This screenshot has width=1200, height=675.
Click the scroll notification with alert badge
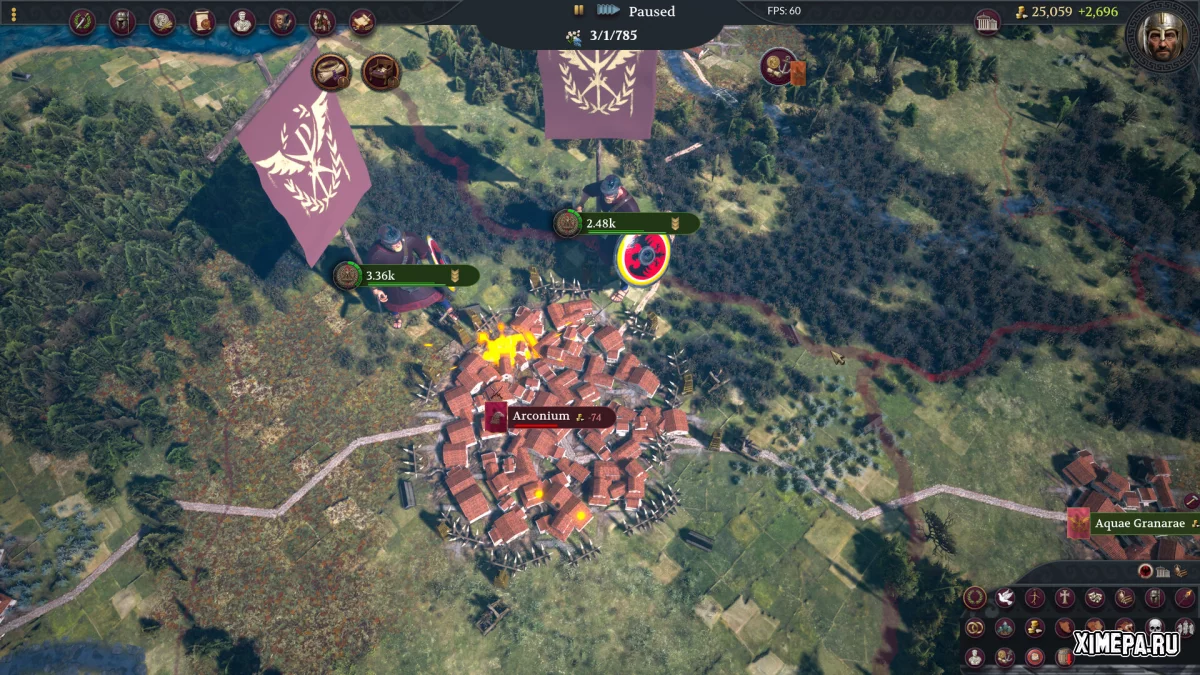[x=331, y=71]
